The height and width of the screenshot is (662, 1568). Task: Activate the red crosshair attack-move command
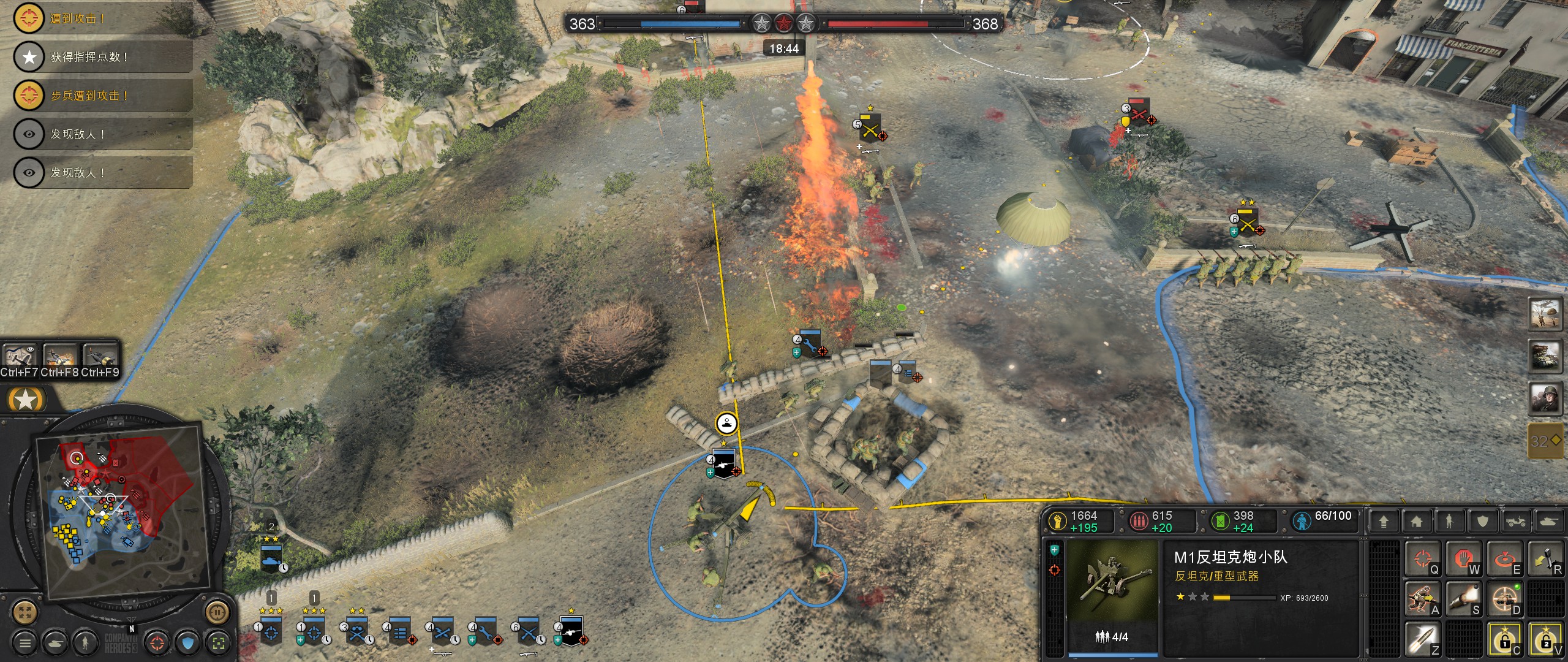pyautogui.click(x=1423, y=558)
